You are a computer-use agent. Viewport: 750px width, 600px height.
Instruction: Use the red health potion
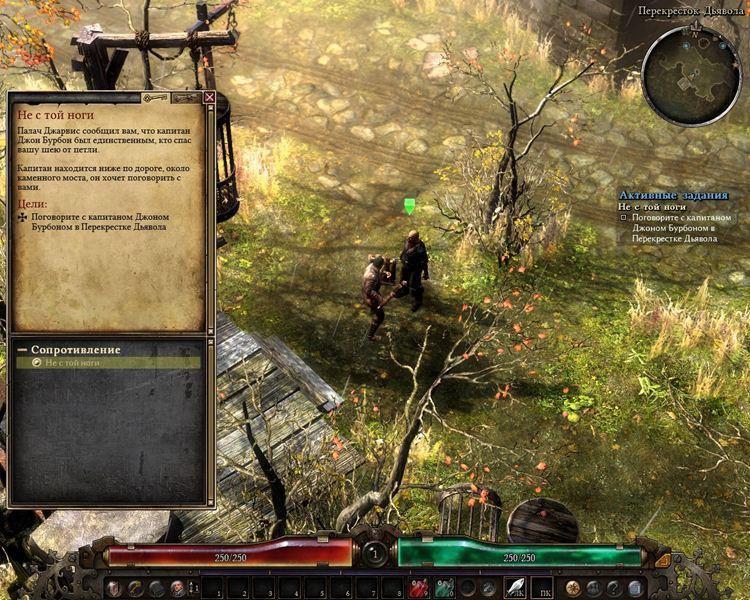(x=420, y=587)
